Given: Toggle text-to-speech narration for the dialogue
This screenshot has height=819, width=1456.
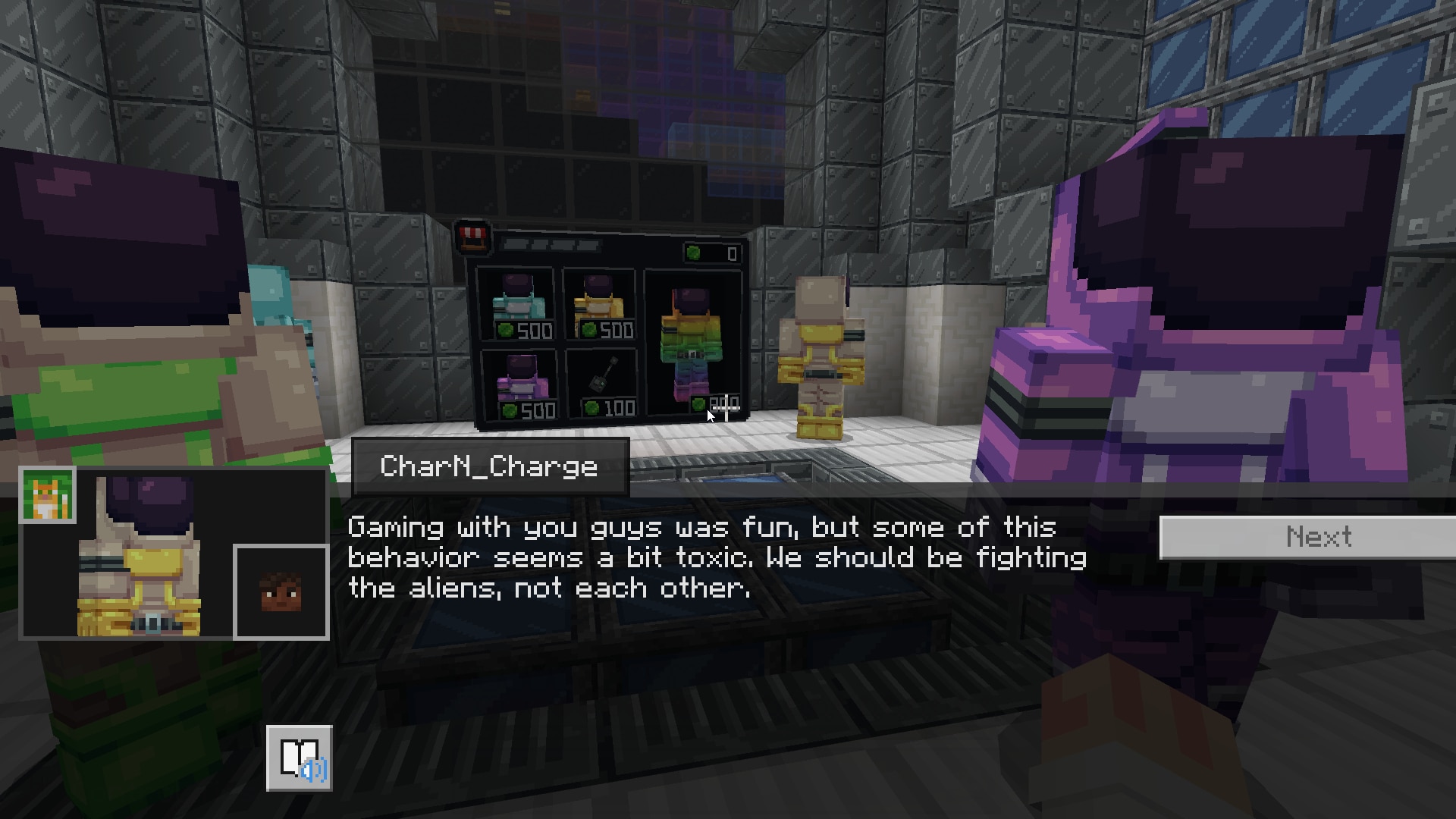Looking at the screenshot, I should [300, 758].
